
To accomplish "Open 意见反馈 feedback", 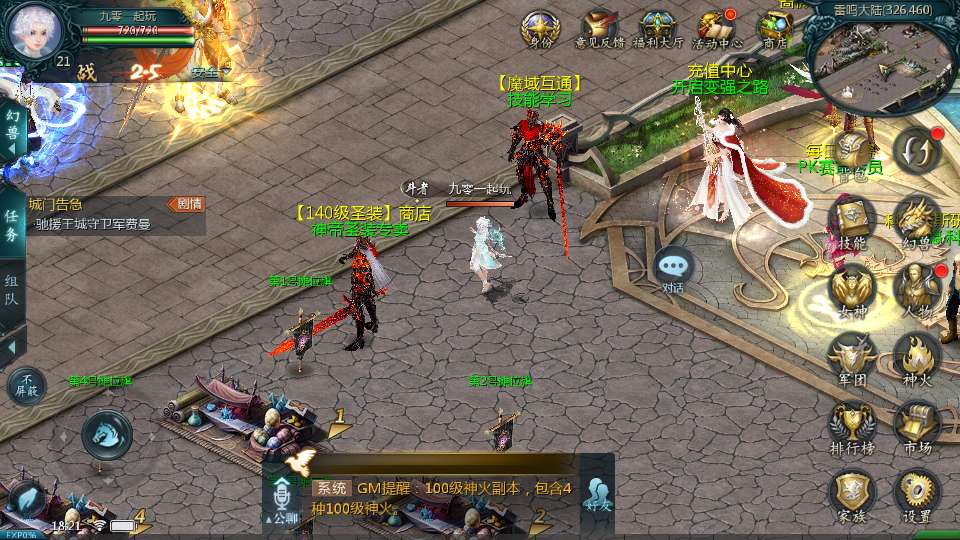I will (x=600, y=27).
